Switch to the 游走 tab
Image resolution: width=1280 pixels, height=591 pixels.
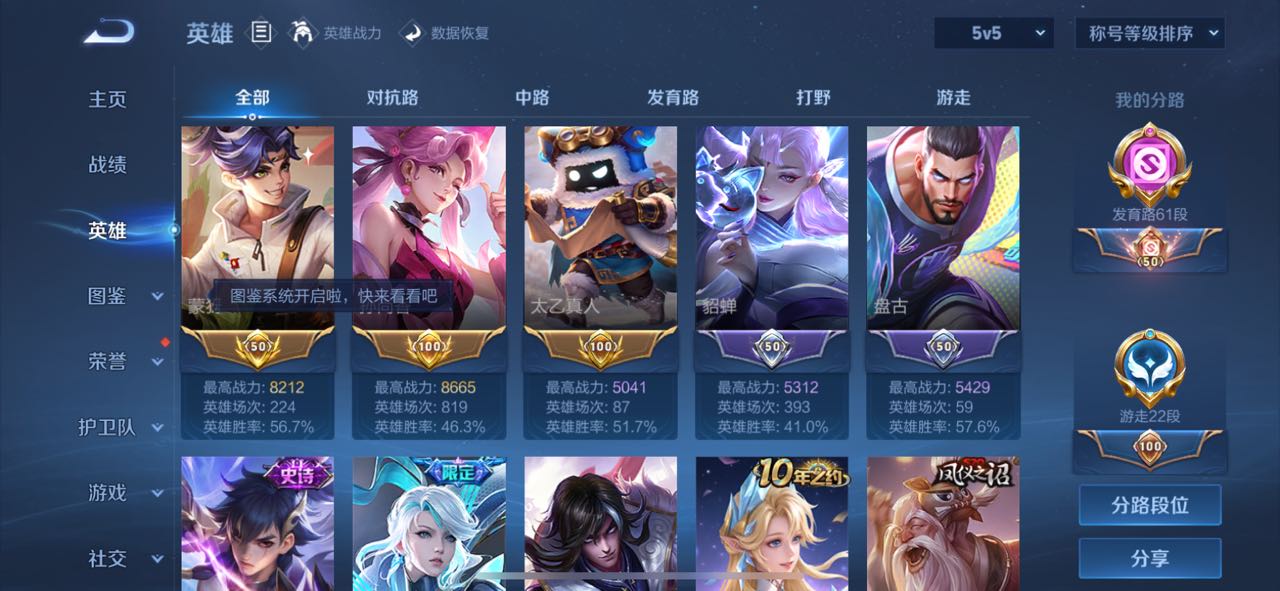coord(953,97)
